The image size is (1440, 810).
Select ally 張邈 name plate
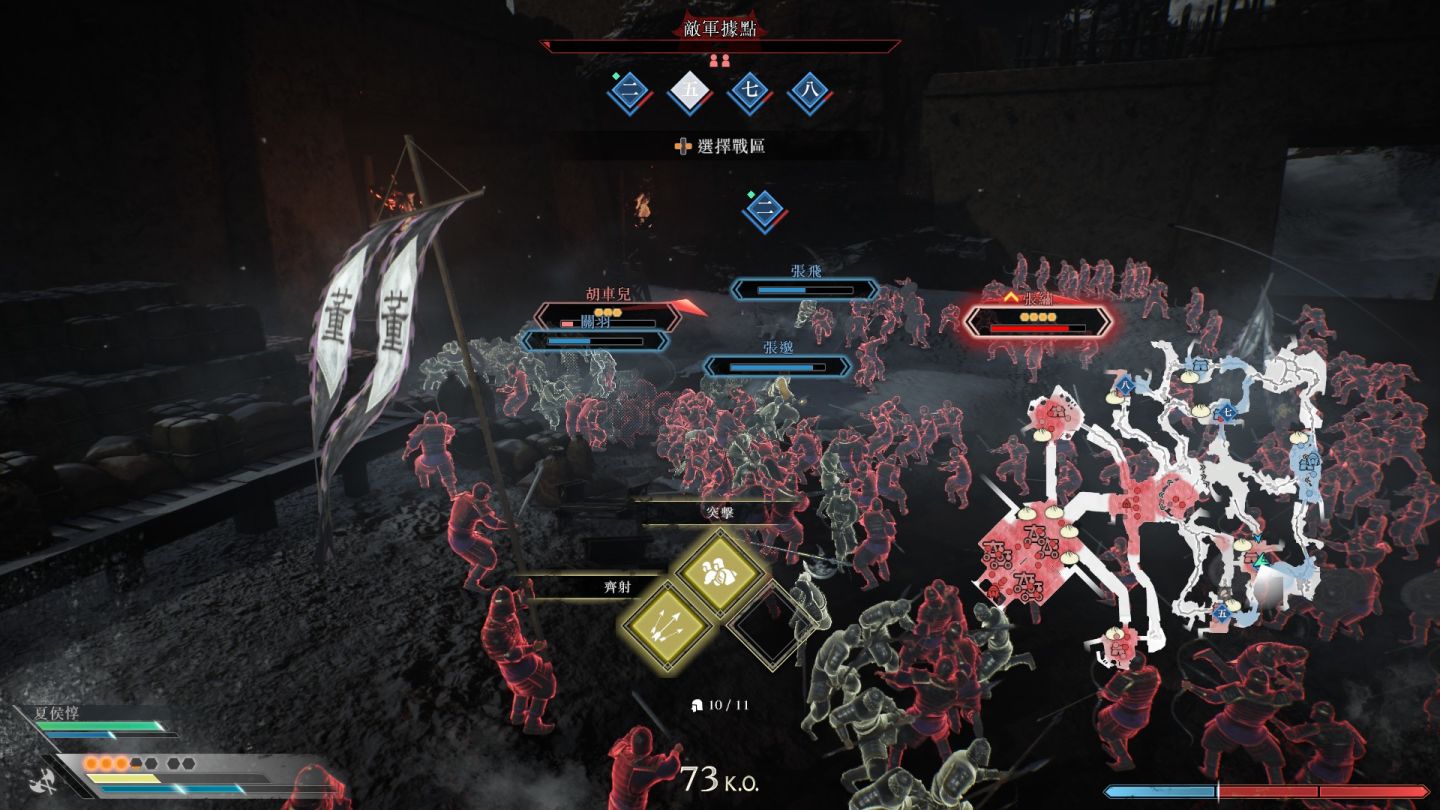(x=778, y=365)
